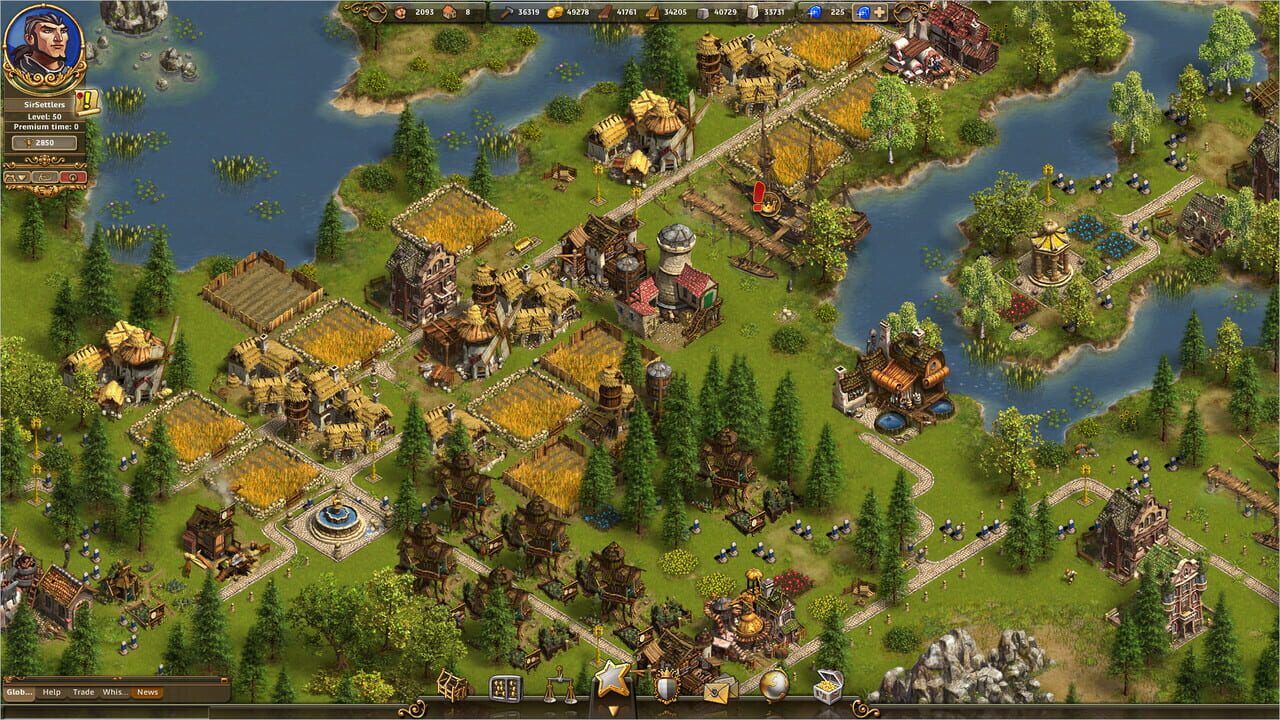Open mail by clicking the envelope icon
Screen dimensions: 1280x720
pyautogui.click(x=717, y=690)
